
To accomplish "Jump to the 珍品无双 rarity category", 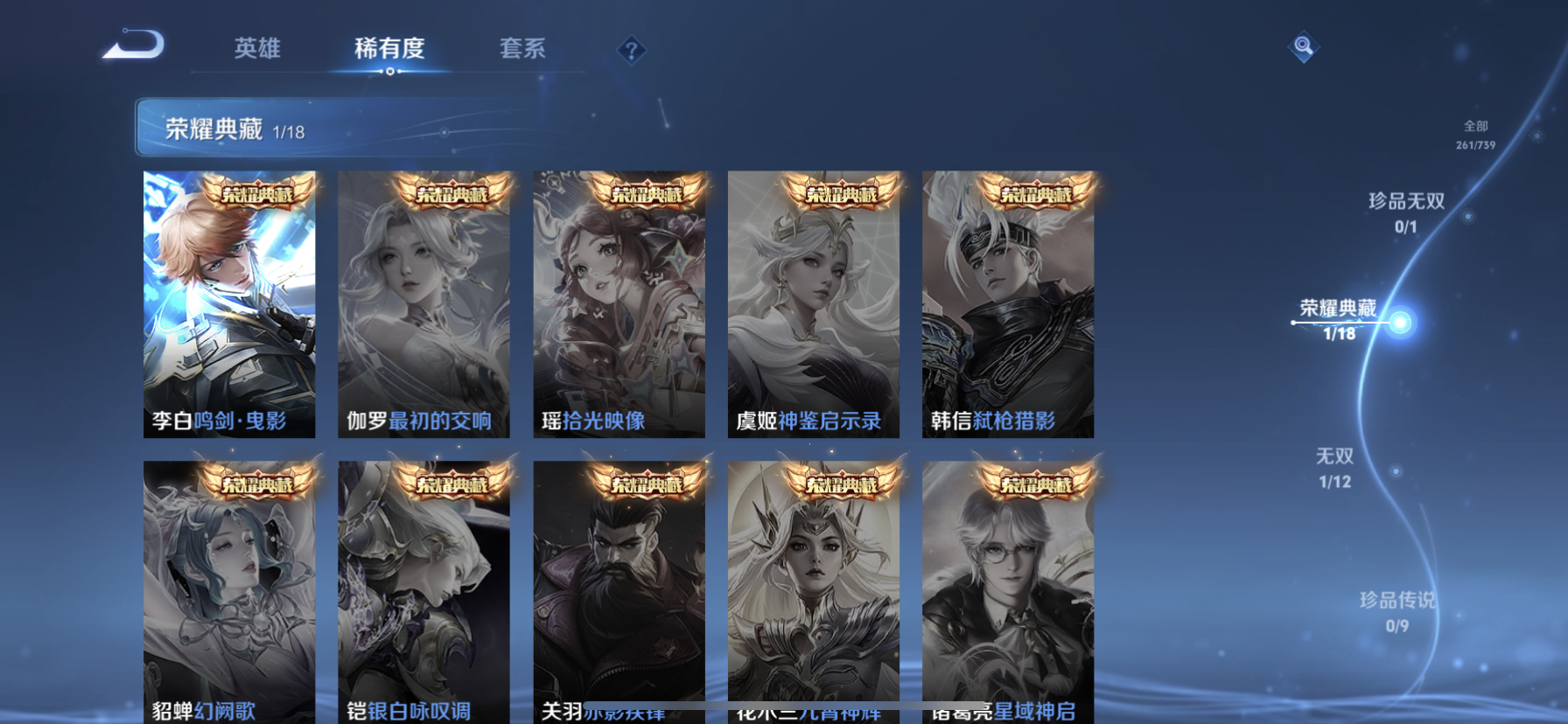I will pyautogui.click(x=1406, y=212).
